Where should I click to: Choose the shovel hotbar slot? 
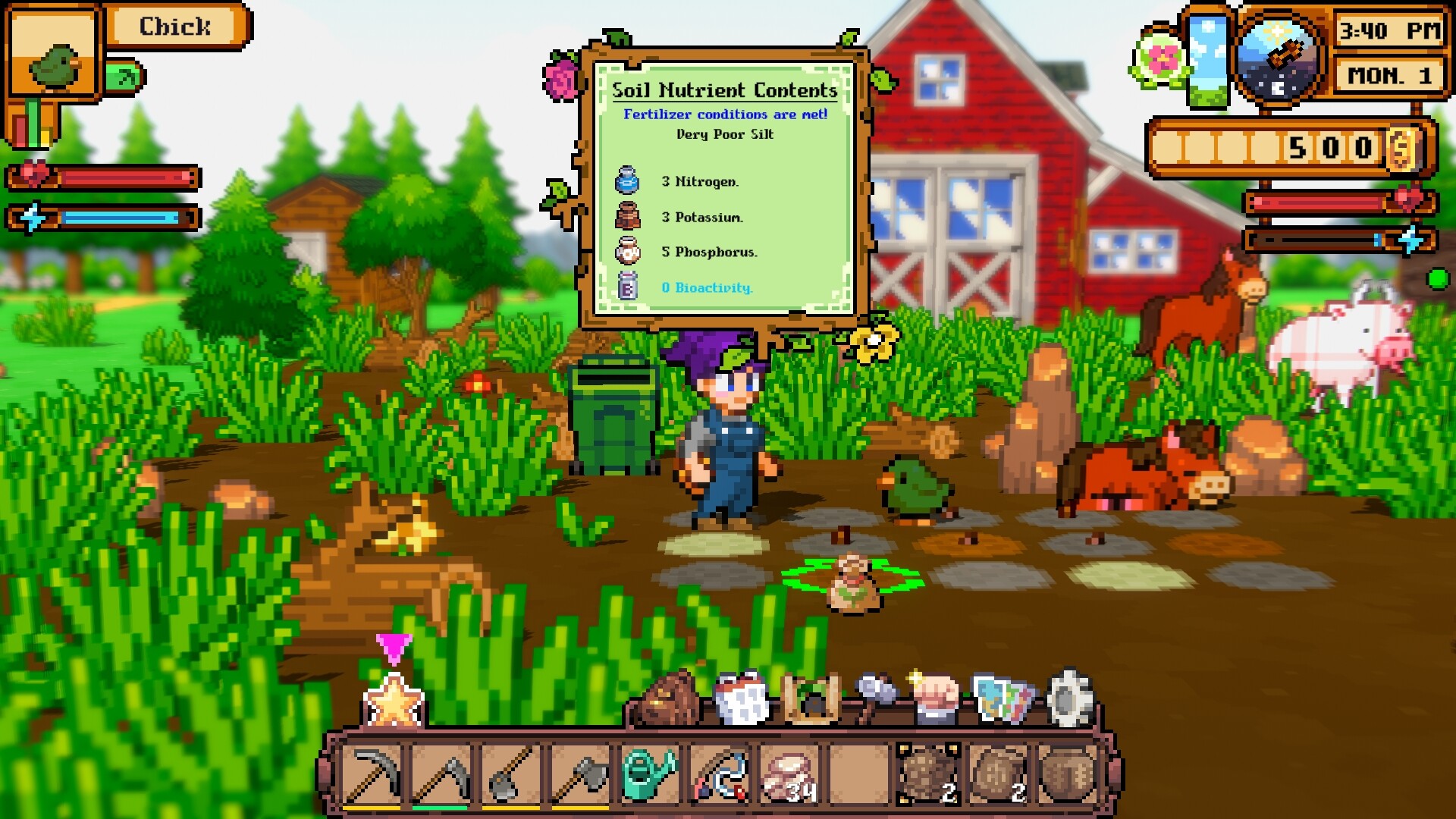[510, 773]
